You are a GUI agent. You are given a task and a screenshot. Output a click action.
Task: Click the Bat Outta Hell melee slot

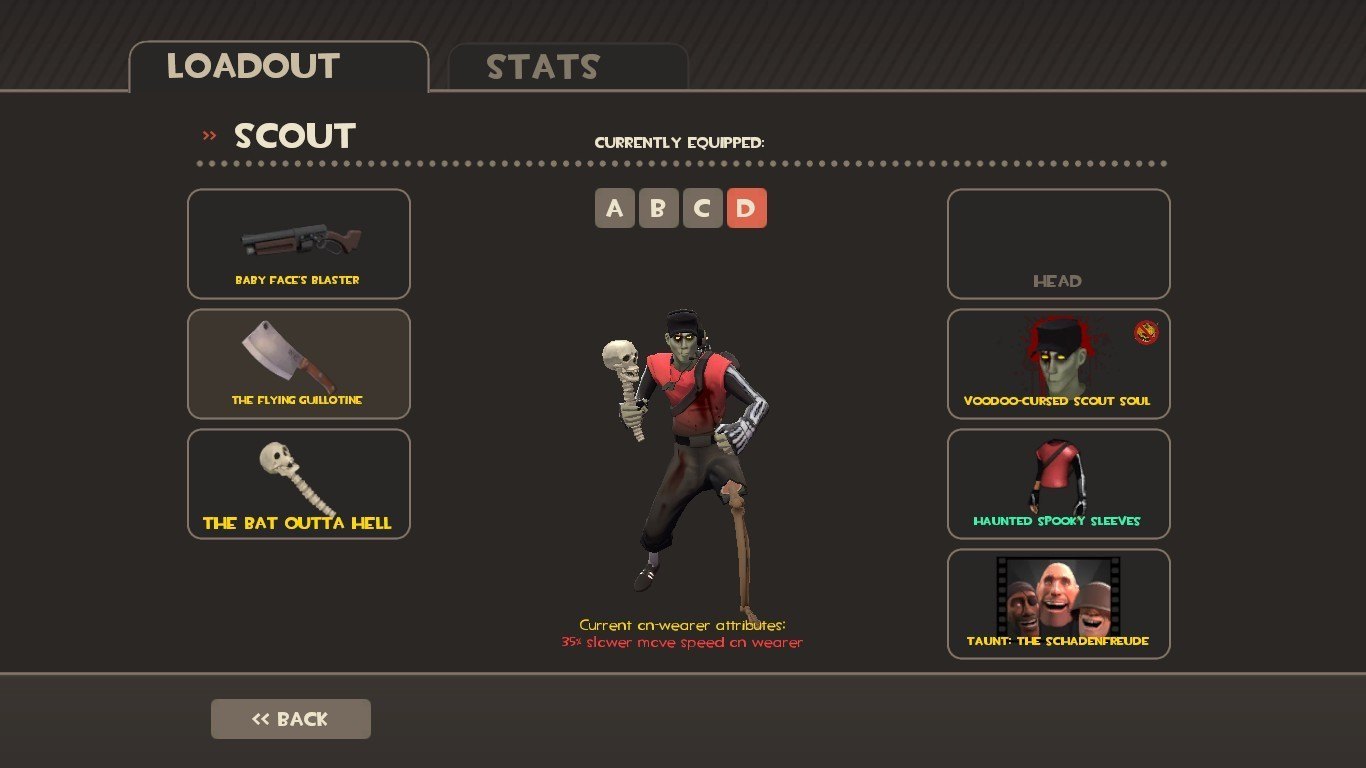(298, 484)
